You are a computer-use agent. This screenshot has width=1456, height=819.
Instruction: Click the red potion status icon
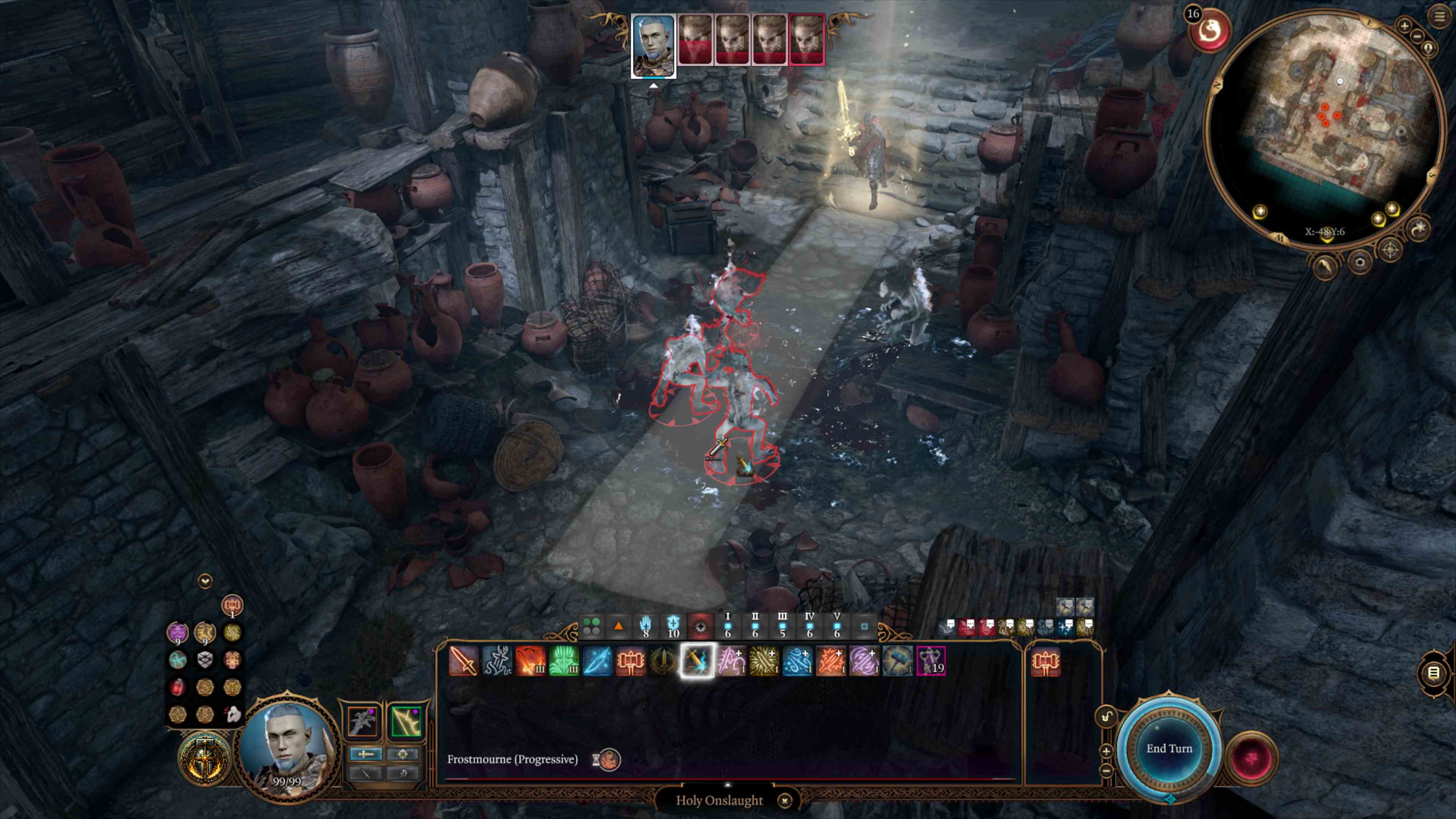tap(177, 687)
